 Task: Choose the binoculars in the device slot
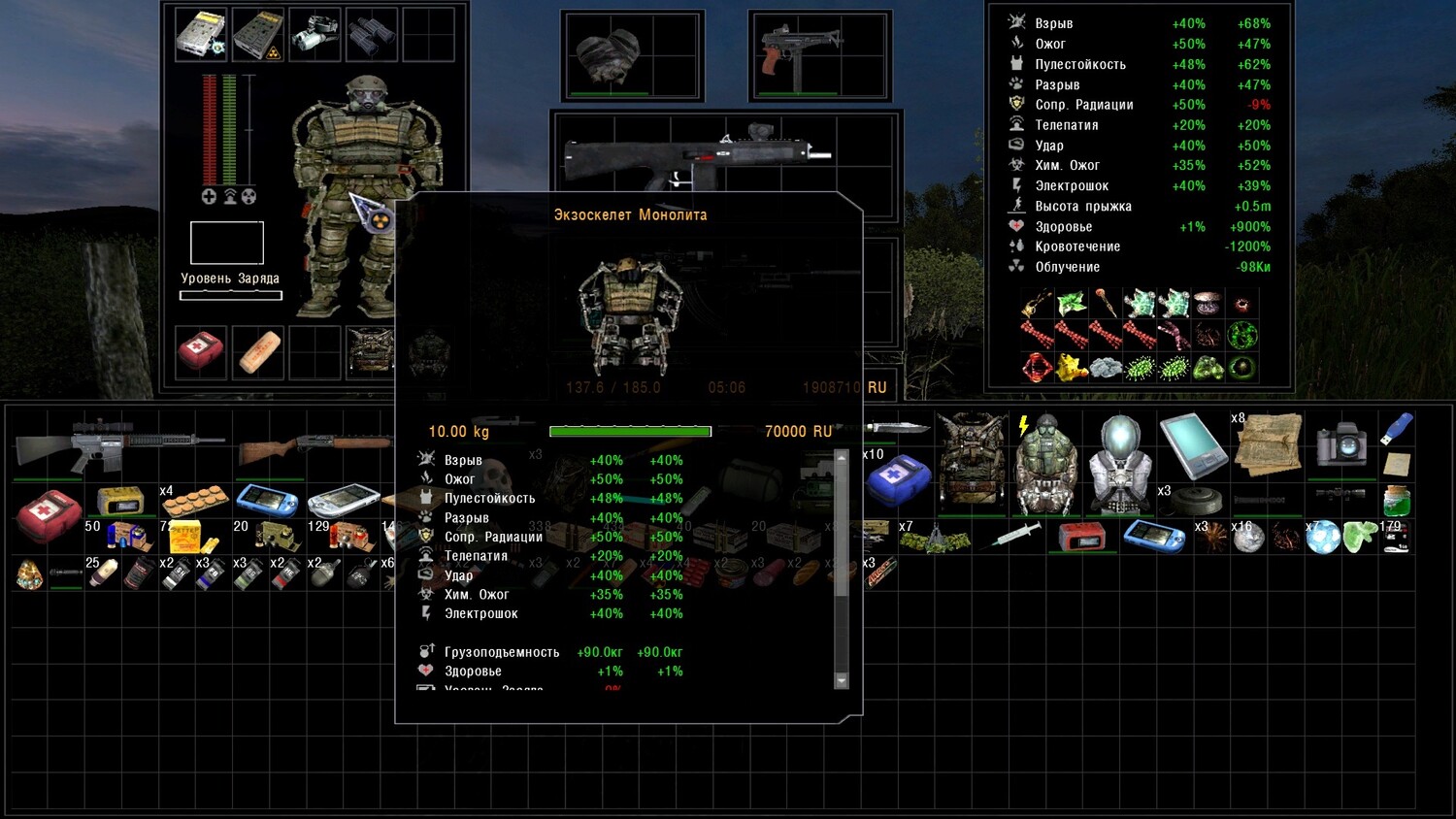[x=371, y=35]
